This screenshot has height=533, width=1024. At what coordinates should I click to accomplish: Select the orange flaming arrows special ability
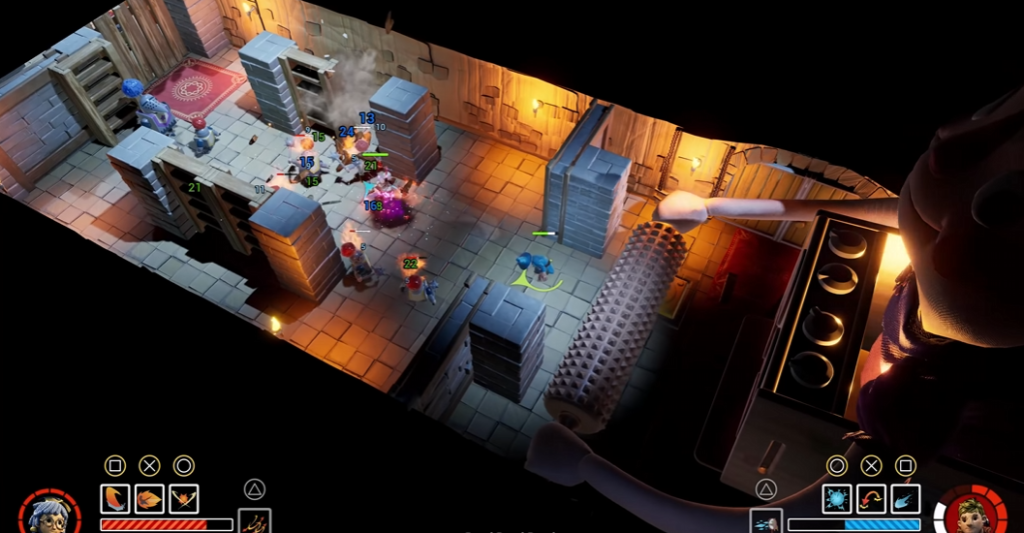(255, 522)
